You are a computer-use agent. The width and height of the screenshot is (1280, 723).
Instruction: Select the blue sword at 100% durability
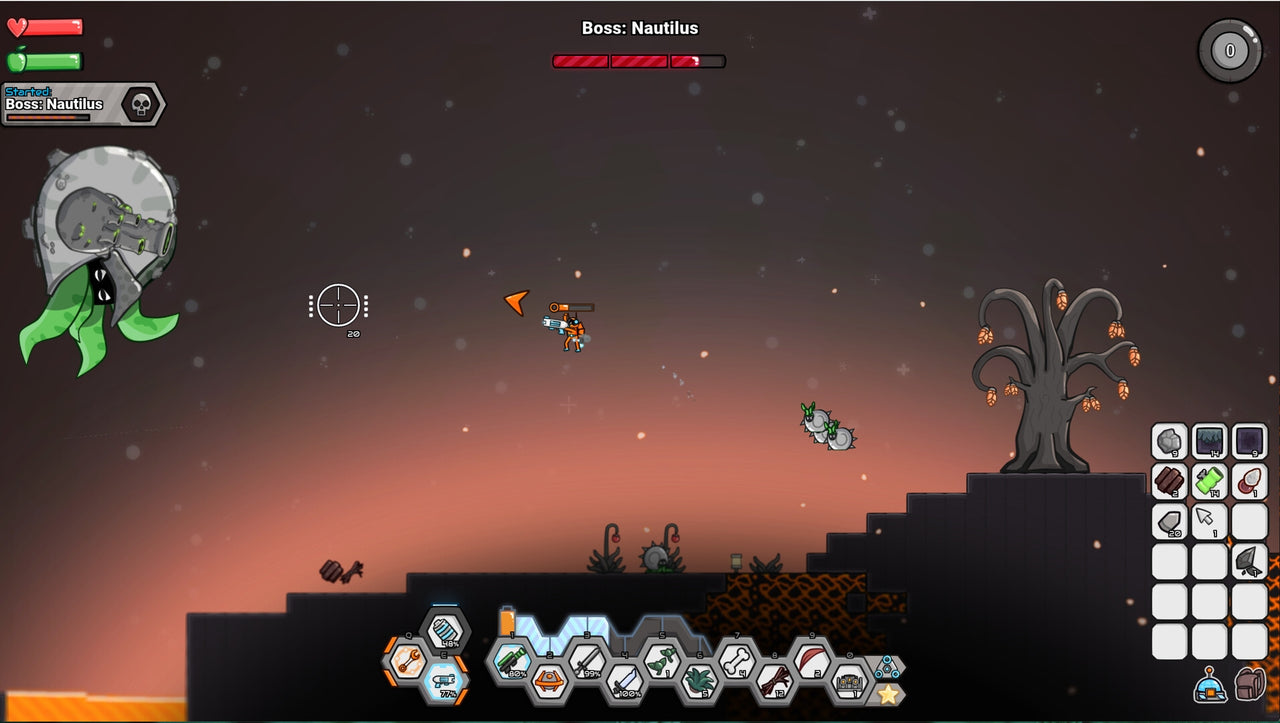pyautogui.click(x=624, y=683)
